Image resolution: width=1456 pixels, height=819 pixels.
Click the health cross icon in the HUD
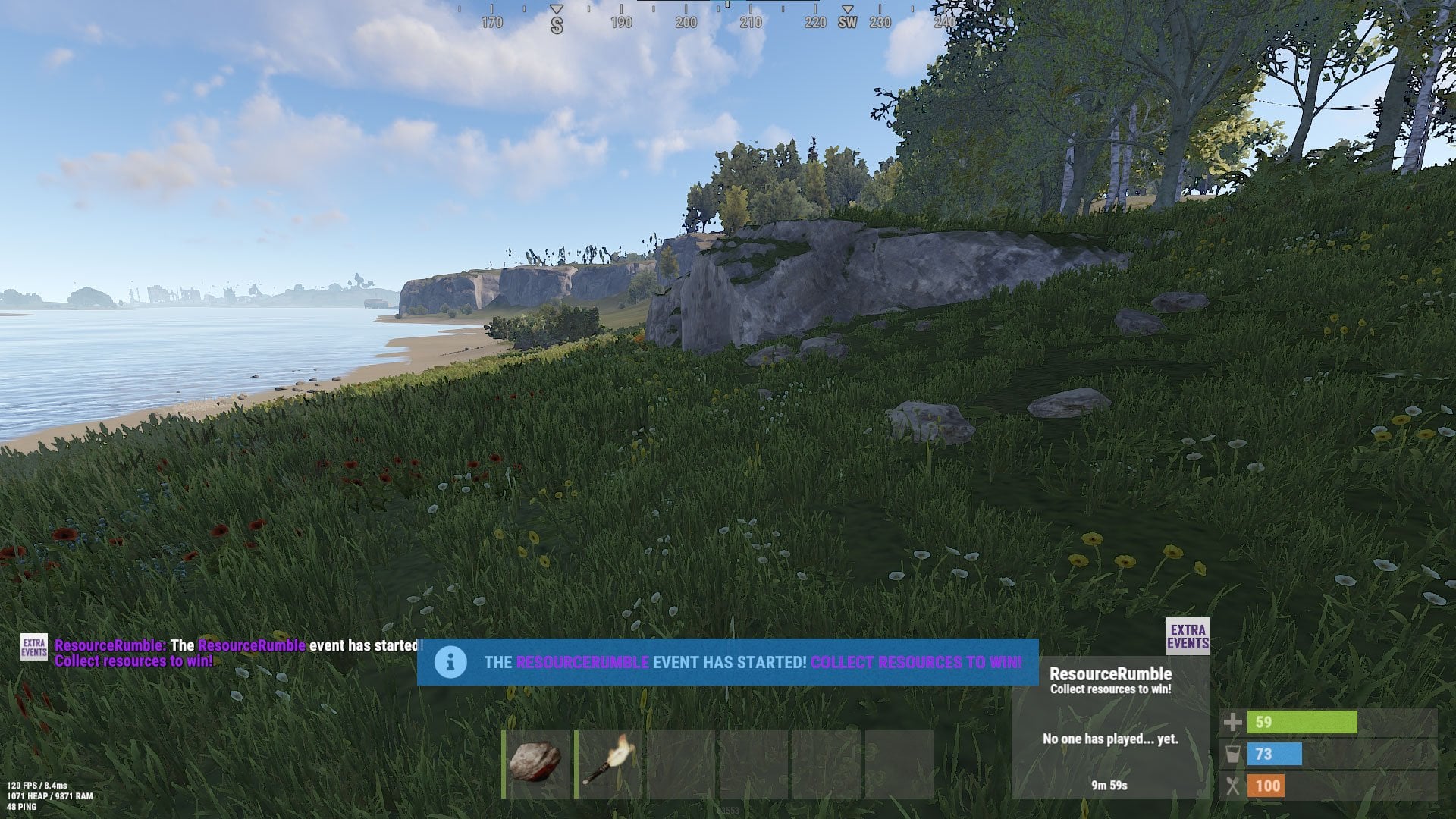pyautogui.click(x=1235, y=723)
